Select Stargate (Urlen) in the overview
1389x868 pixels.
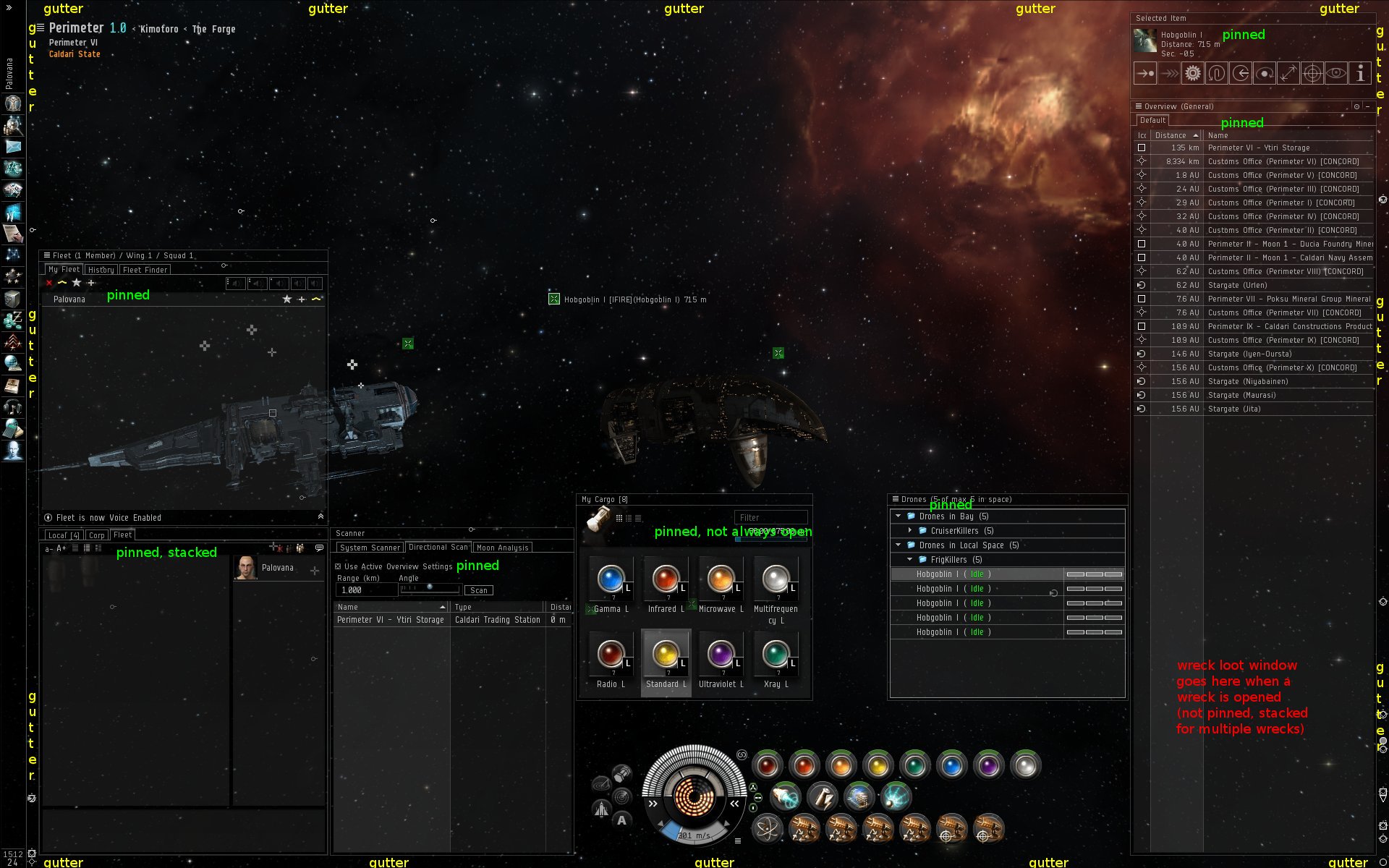click(1237, 285)
